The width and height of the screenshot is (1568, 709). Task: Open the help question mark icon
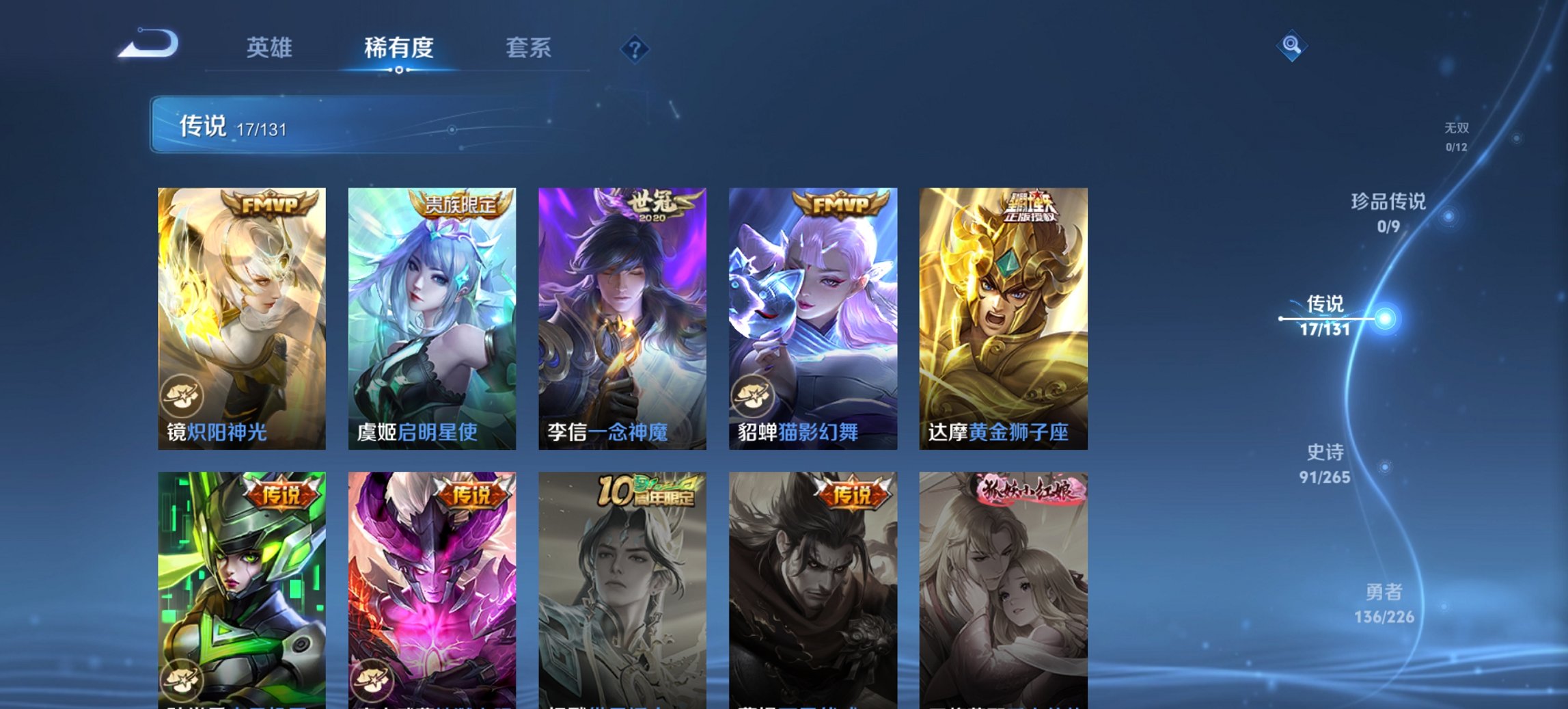tap(634, 48)
